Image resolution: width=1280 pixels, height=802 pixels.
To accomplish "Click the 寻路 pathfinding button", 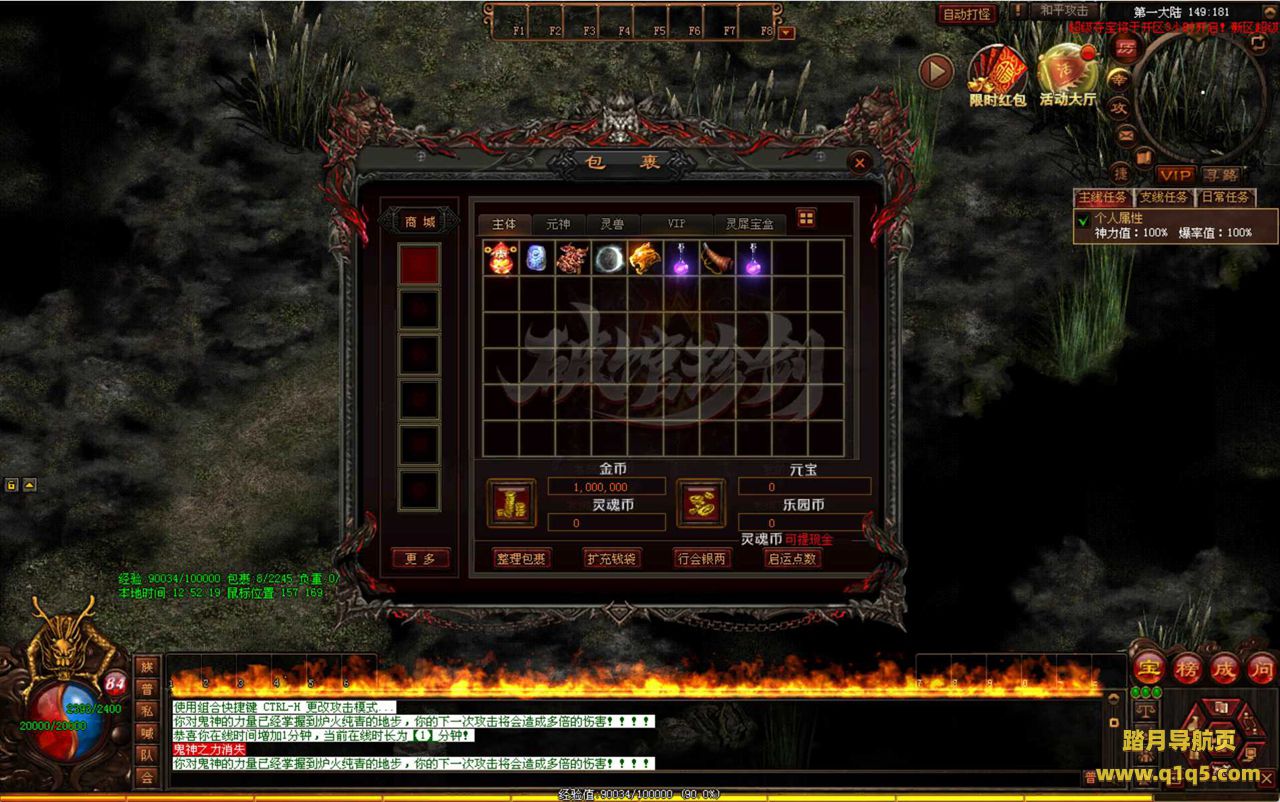I will (x=1220, y=175).
